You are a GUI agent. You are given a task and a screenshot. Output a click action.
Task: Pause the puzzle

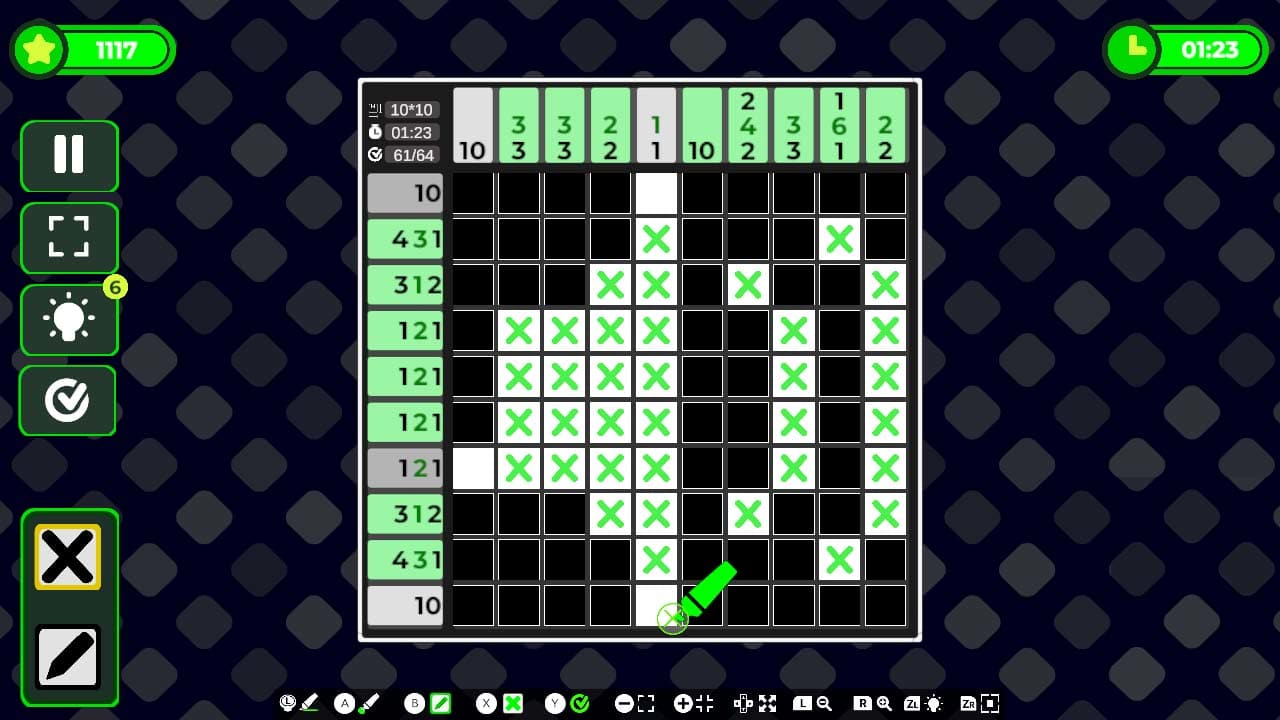(68, 156)
